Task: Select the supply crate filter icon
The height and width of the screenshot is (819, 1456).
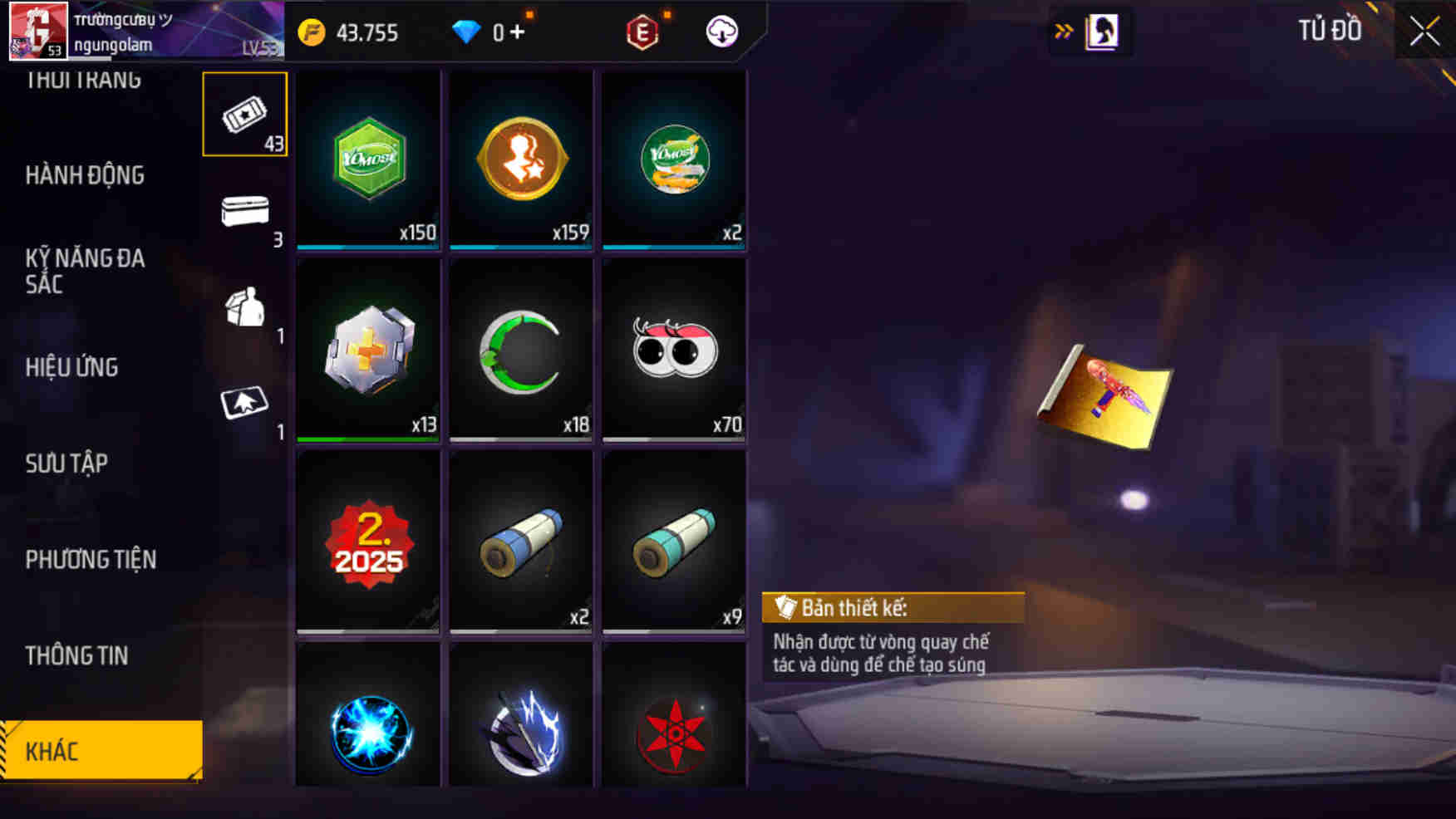Action: [245, 309]
